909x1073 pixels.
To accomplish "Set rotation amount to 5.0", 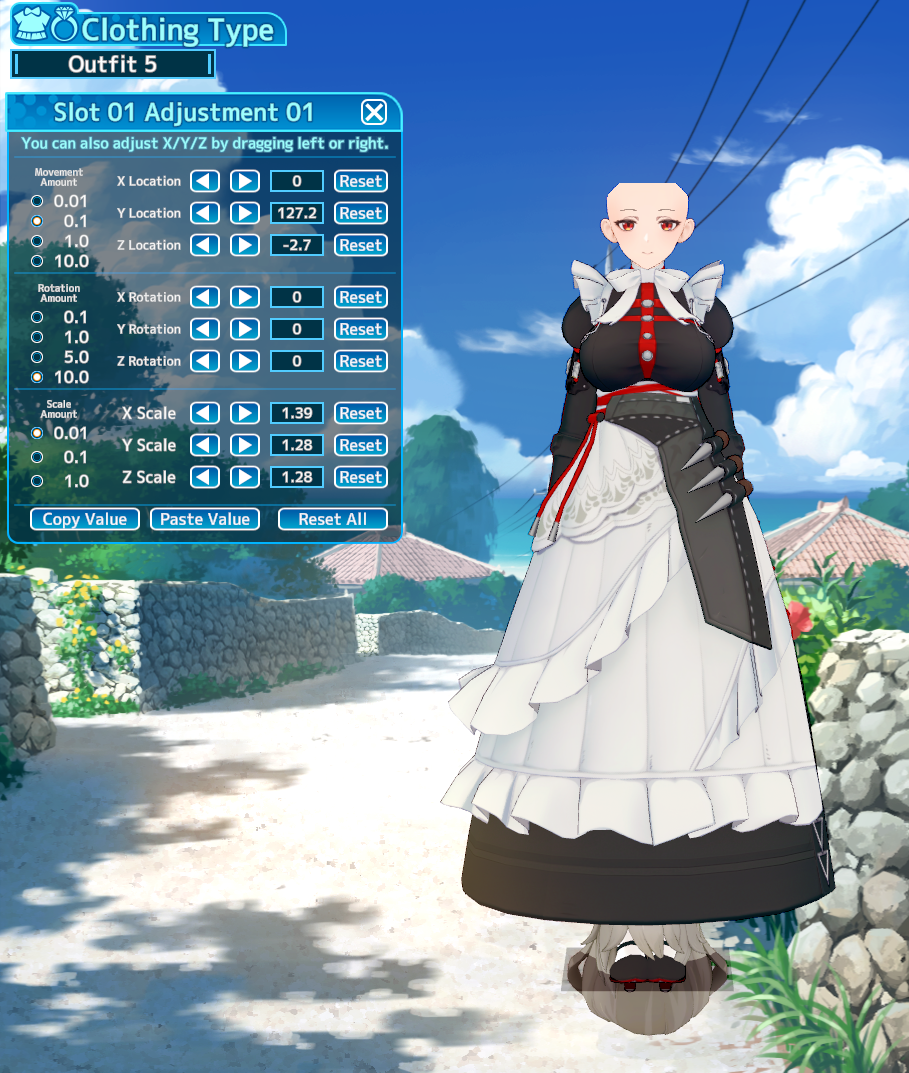I will coord(38,357).
